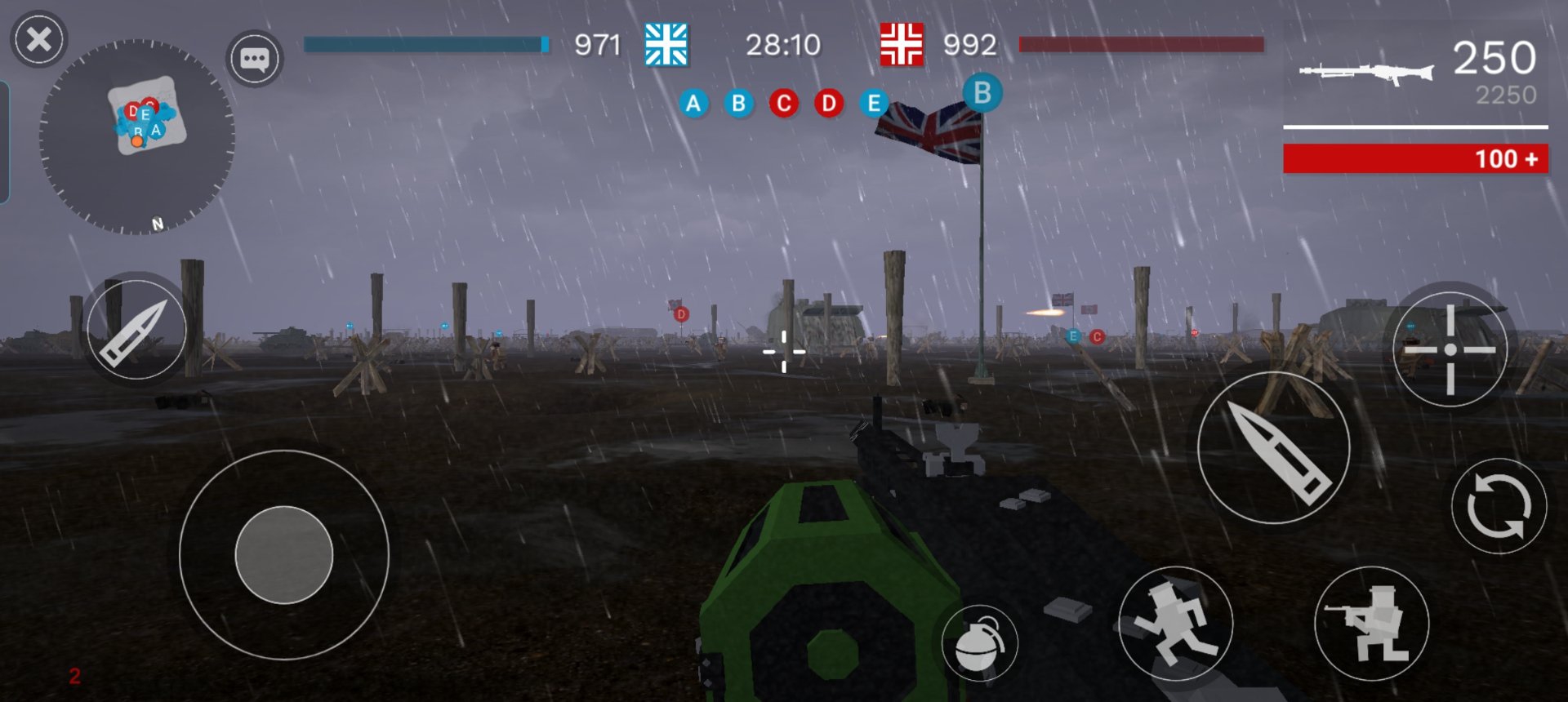The height and width of the screenshot is (702, 1568).
Task: Fire using the left bullet button
Action: pyautogui.click(x=136, y=329)
